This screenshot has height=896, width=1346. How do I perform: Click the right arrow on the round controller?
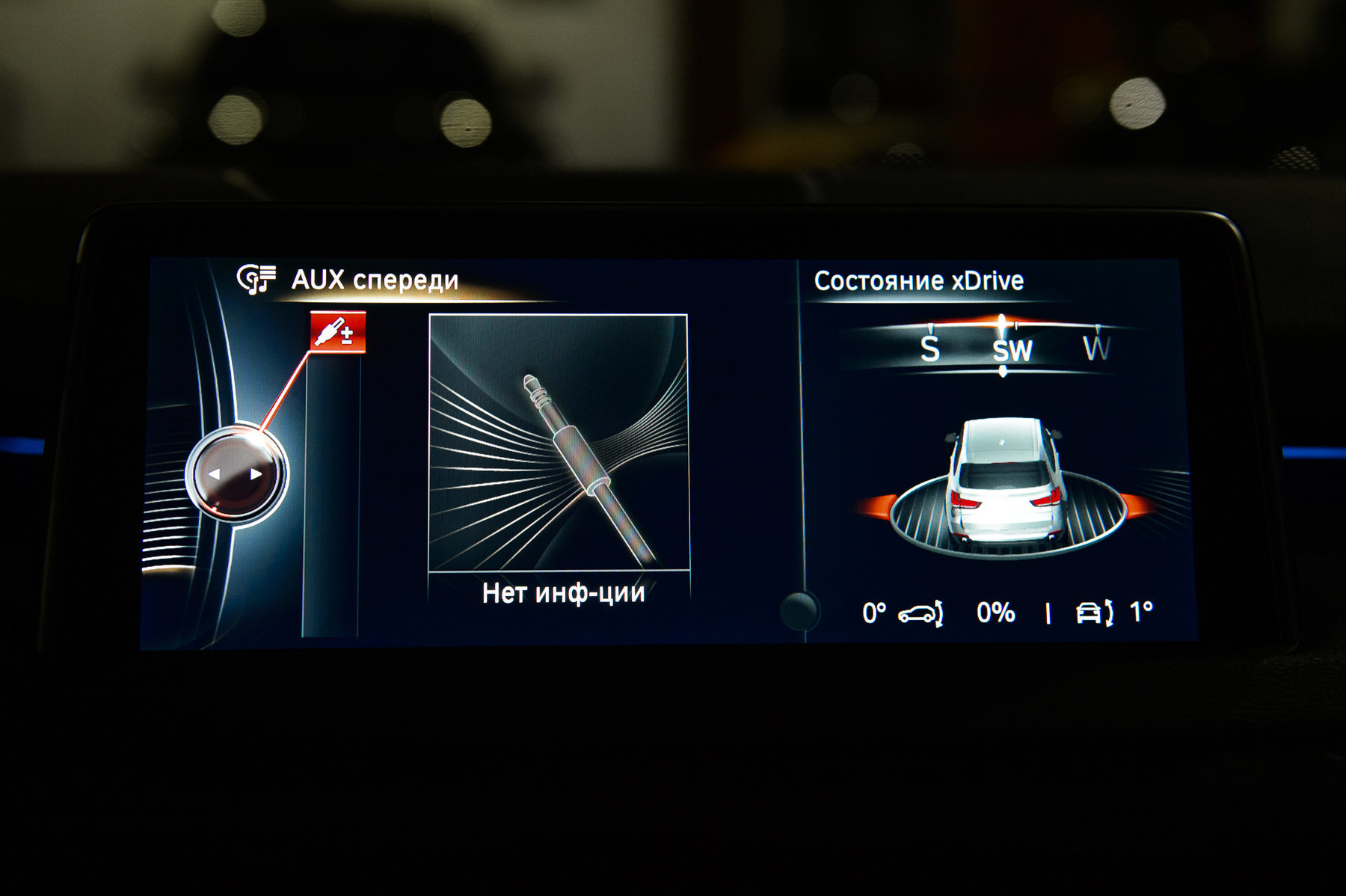(x=256, y=474)
